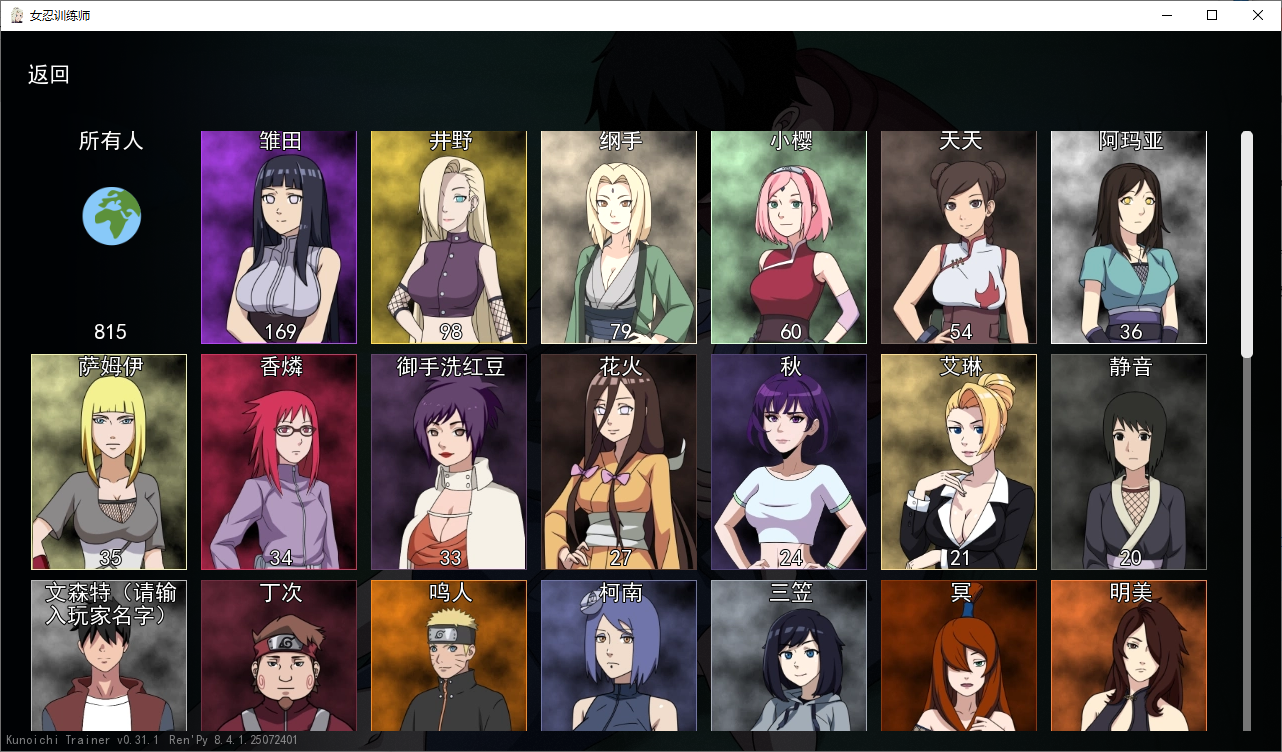This screenshot has width=1282, height=752.
Task: Pick the 小樱 character card
Action: tap(789, 237)
